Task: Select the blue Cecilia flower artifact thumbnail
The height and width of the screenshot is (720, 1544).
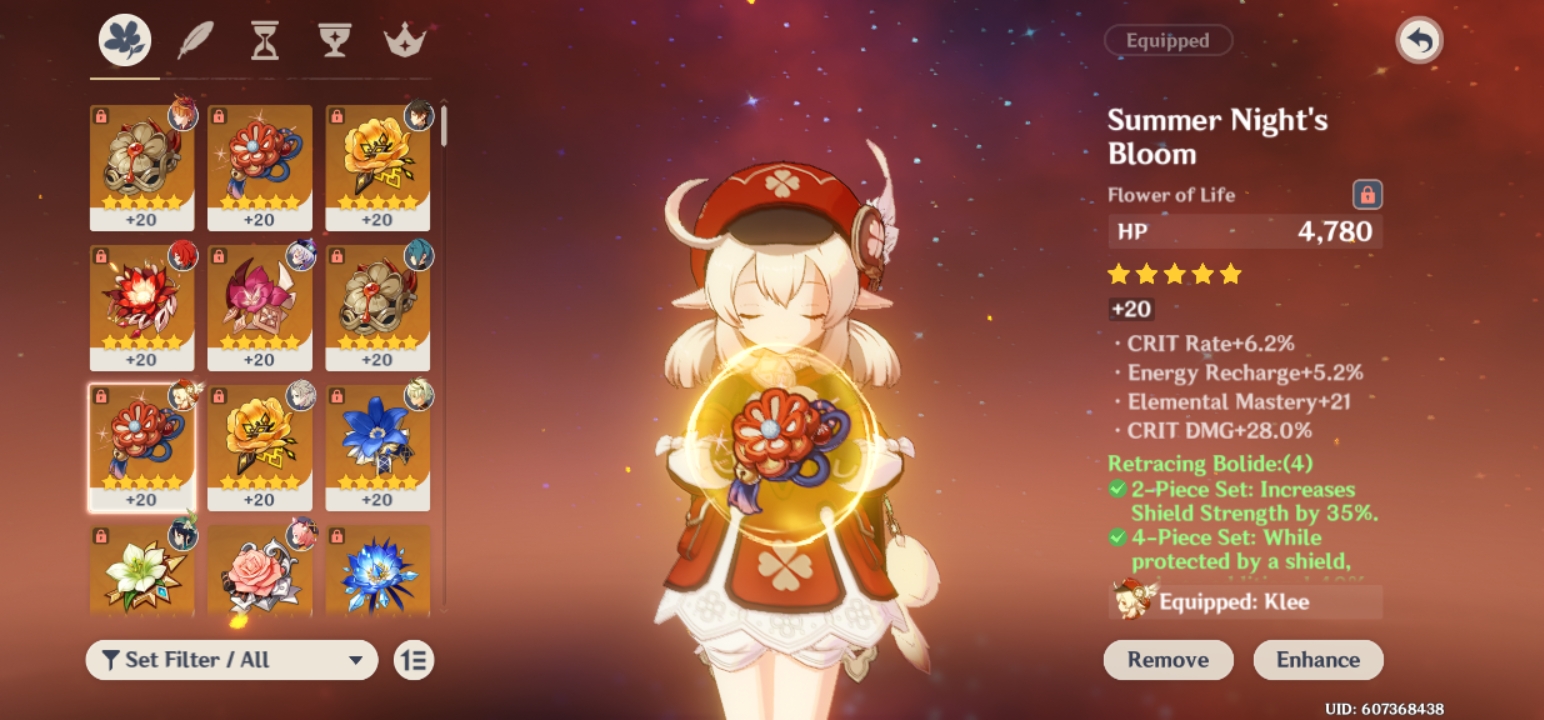Action: [379, 449]
